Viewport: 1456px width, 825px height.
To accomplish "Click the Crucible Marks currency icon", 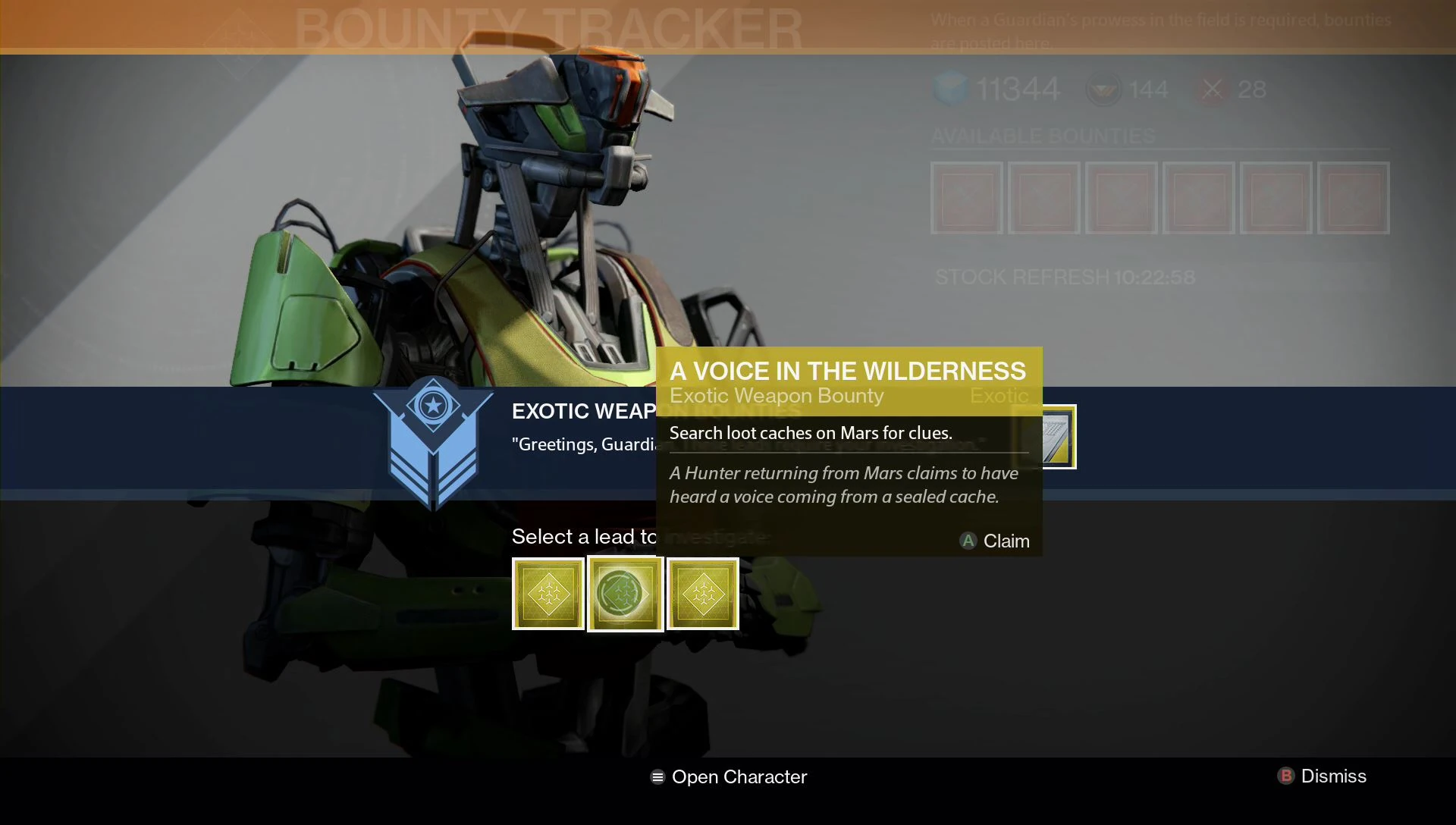I will click(1211, 89).
